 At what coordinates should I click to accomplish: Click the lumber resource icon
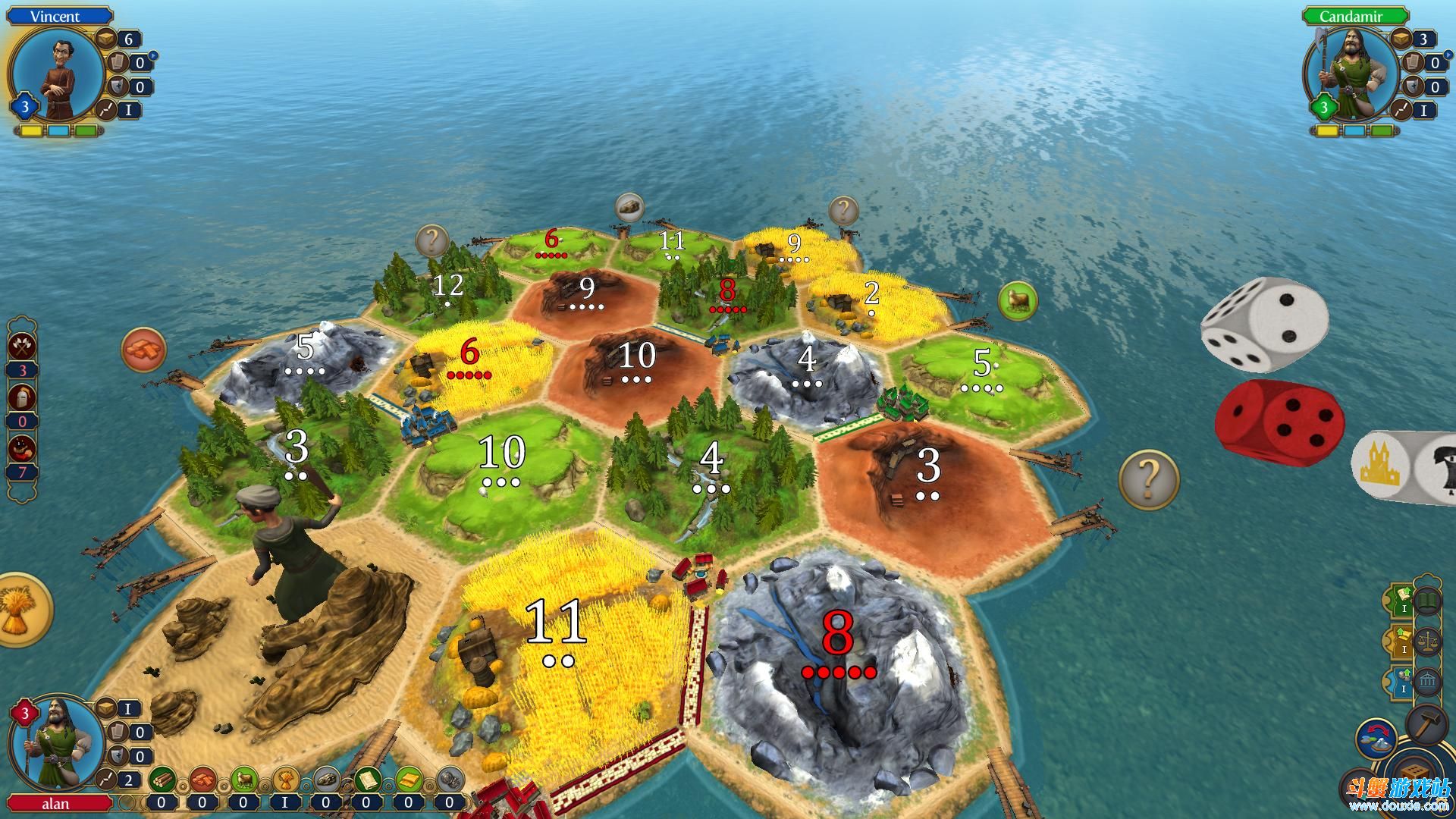click(162, 779)
